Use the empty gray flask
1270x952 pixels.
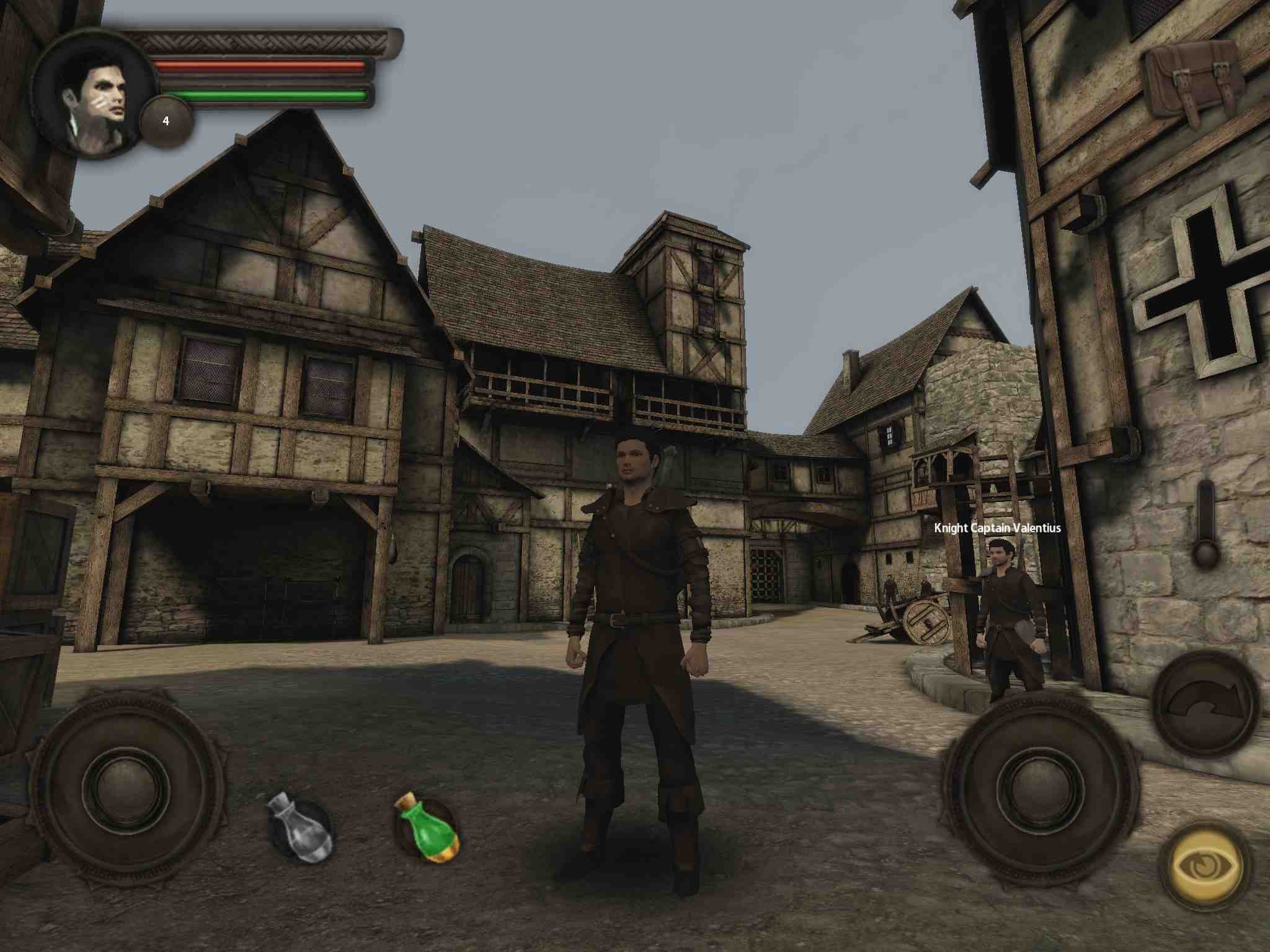click(x=300, y=827)
